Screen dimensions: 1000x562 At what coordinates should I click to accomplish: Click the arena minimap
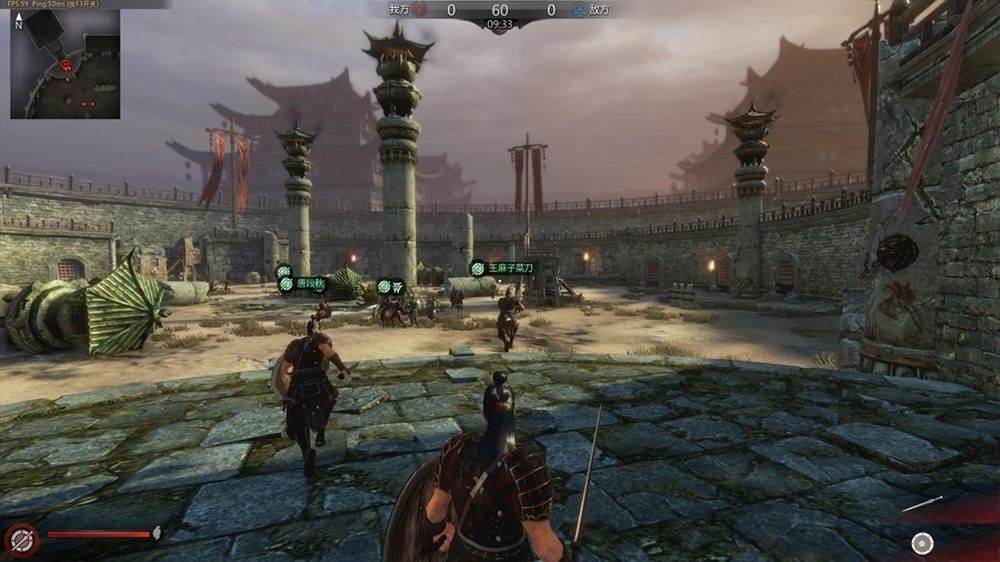tap(65, 64)
